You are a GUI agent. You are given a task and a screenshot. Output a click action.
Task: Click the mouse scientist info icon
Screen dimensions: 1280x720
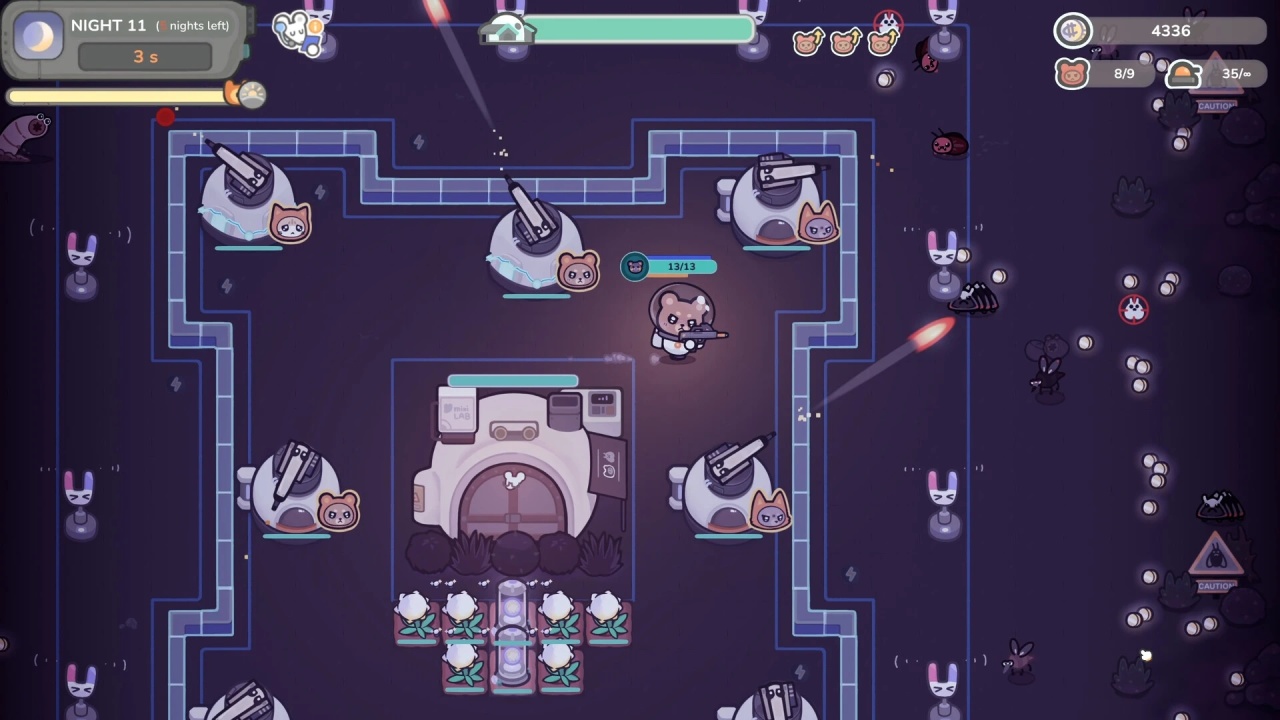tap(297, 31)
